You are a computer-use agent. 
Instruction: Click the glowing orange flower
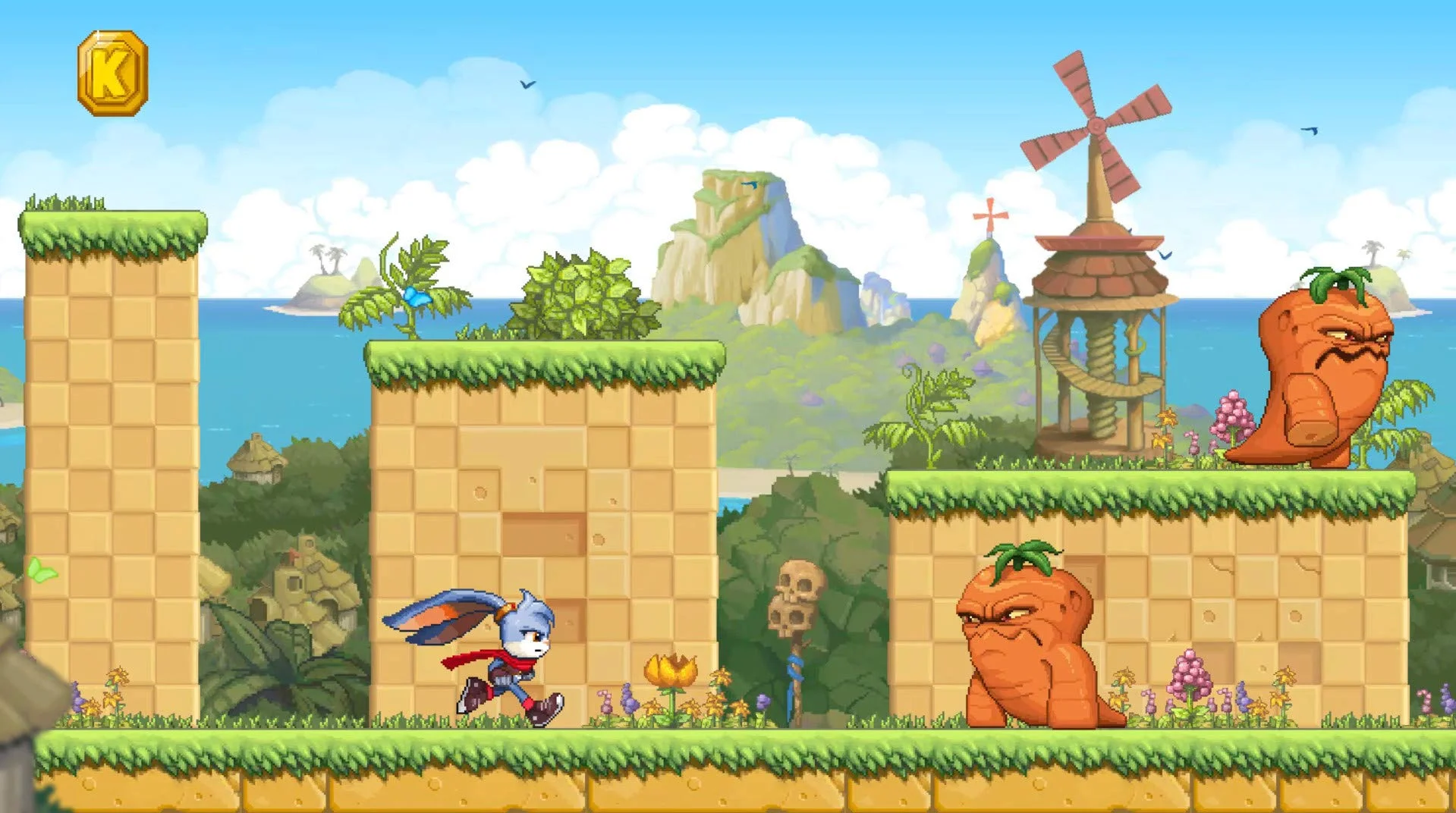[x=672, y=670]
